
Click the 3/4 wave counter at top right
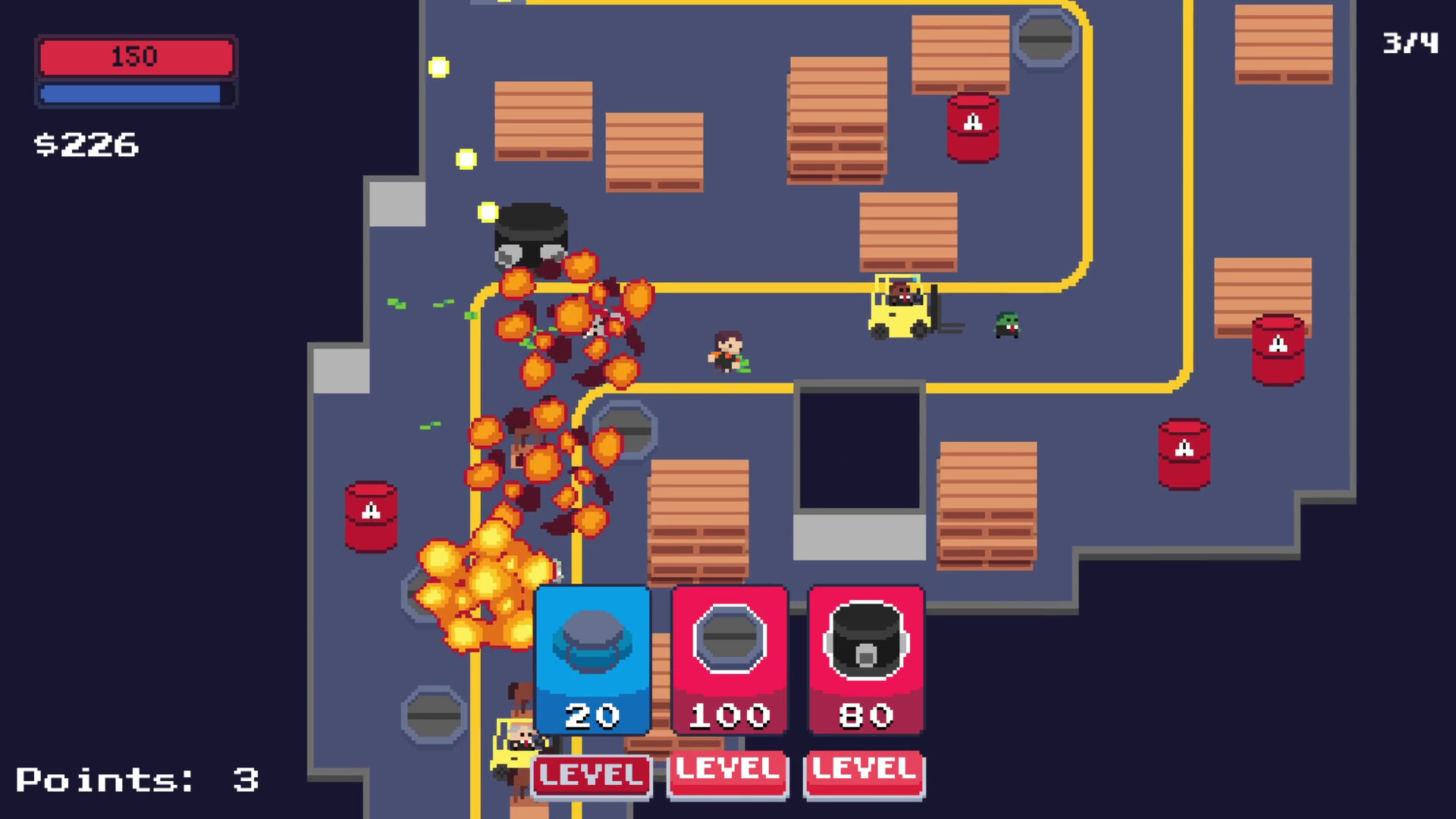1411,43
